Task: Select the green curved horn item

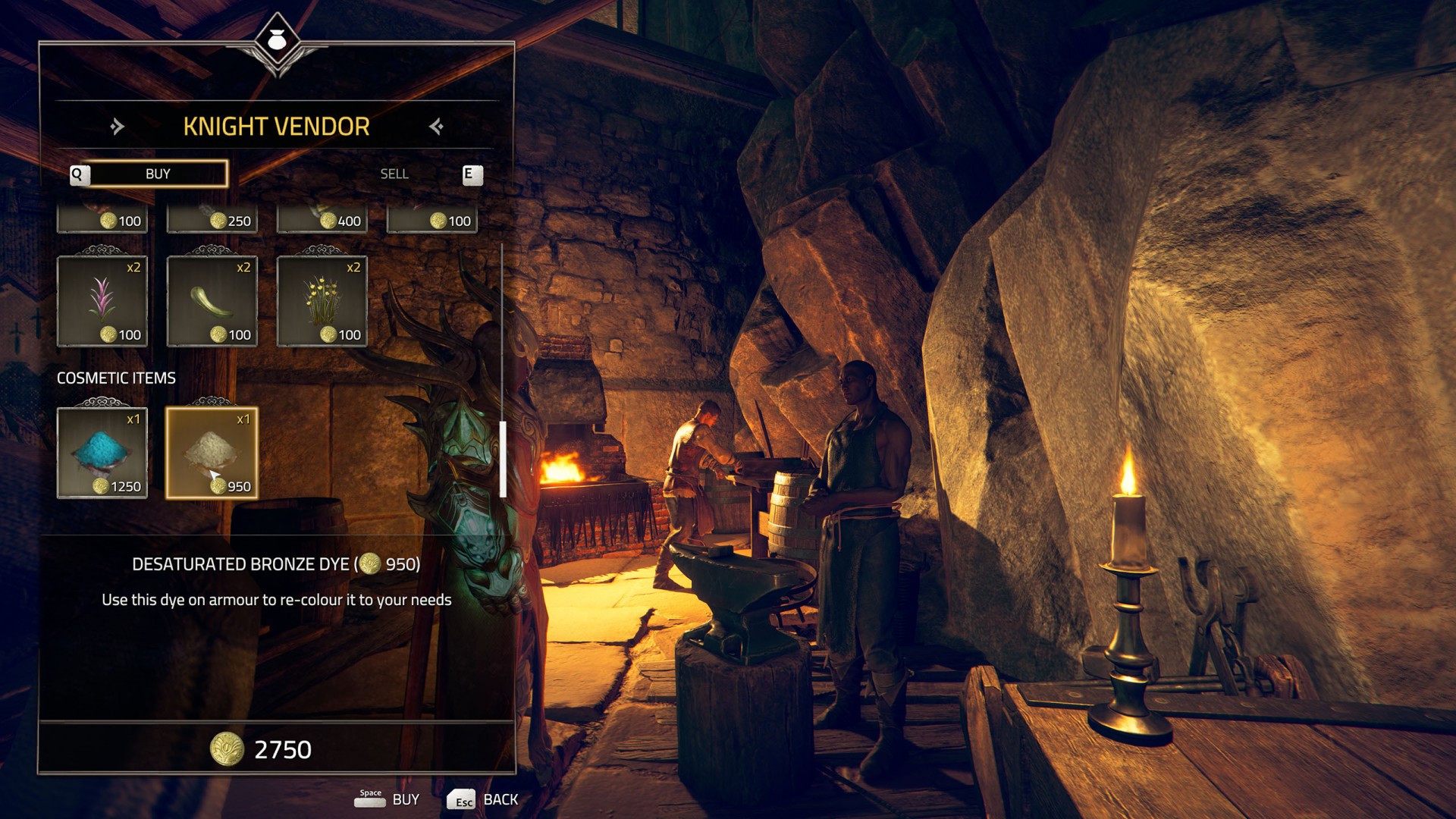Action: pos(212,301)
